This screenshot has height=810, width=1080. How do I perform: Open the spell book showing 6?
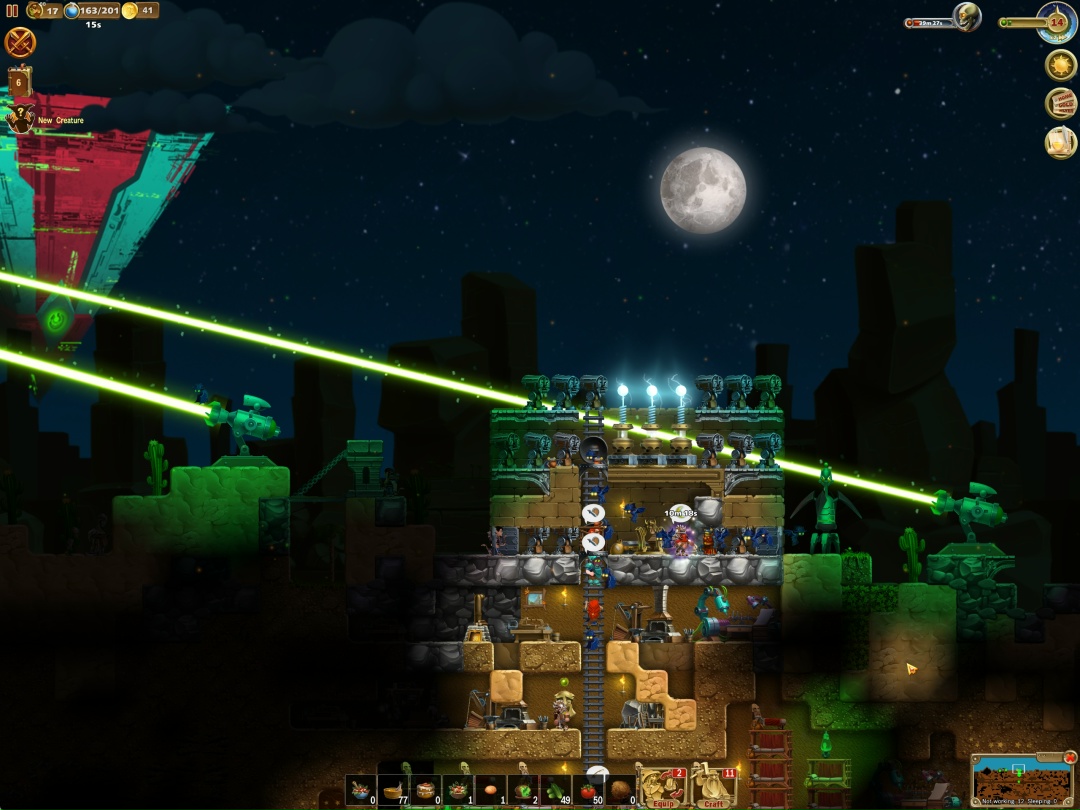tap(19, 80)
